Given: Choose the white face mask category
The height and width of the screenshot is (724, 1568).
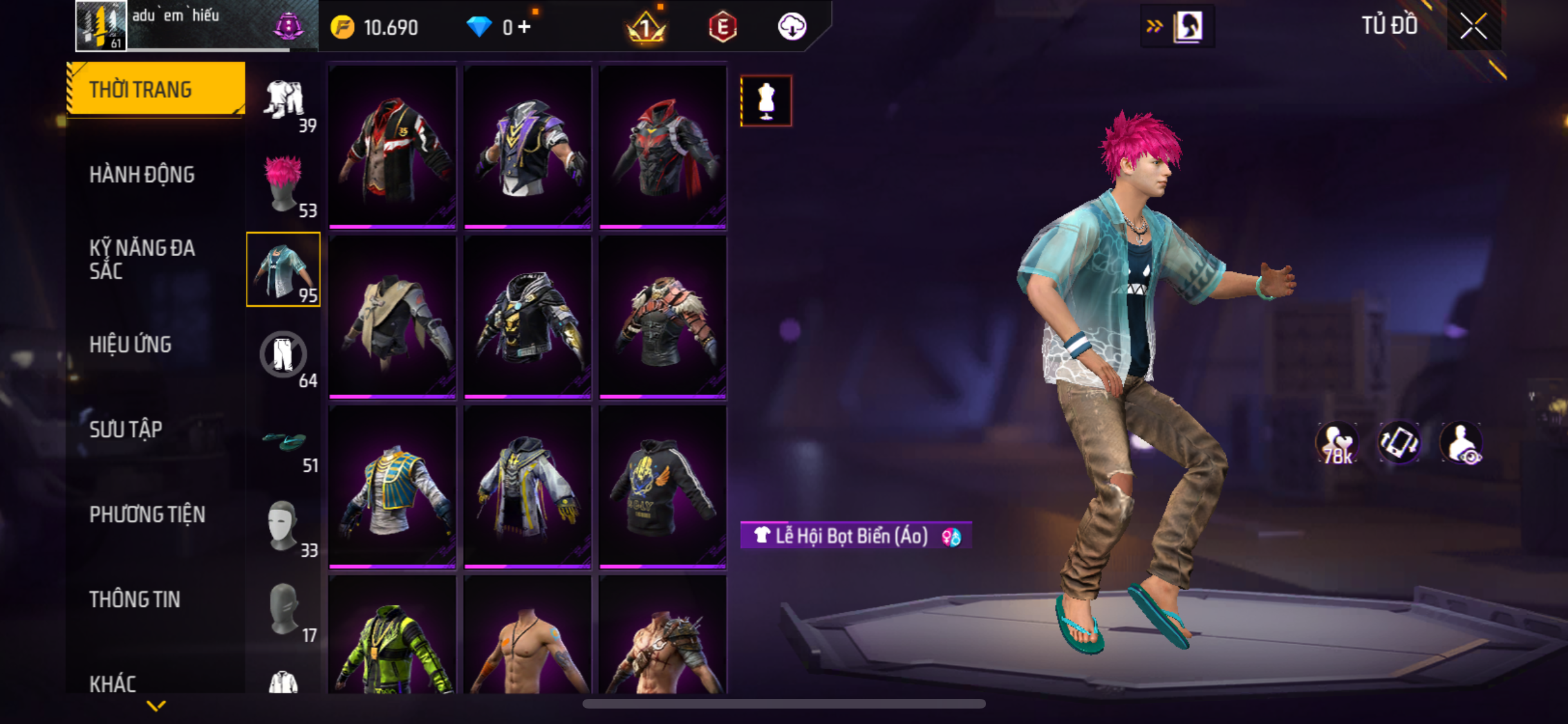Looking at the screenshot, I should pyautogui.click(x=284, y=525).
